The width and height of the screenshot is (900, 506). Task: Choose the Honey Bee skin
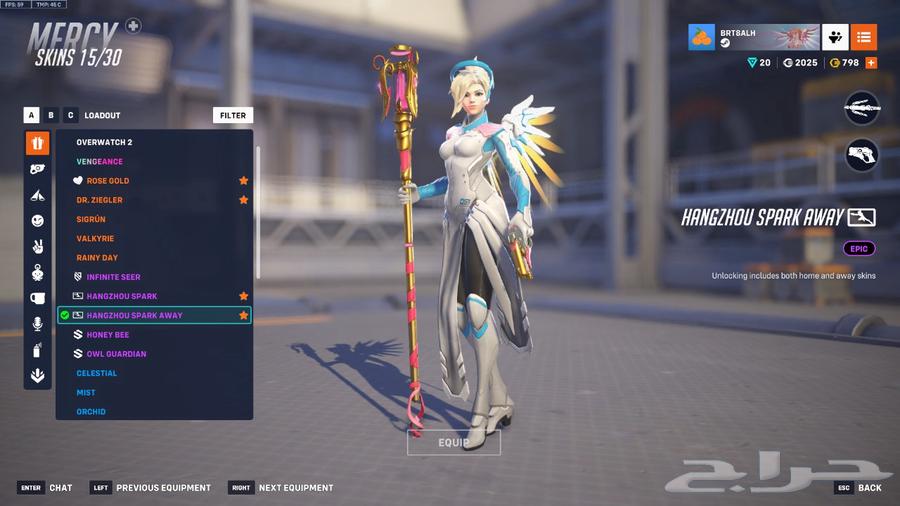click(x=107, y=335)
